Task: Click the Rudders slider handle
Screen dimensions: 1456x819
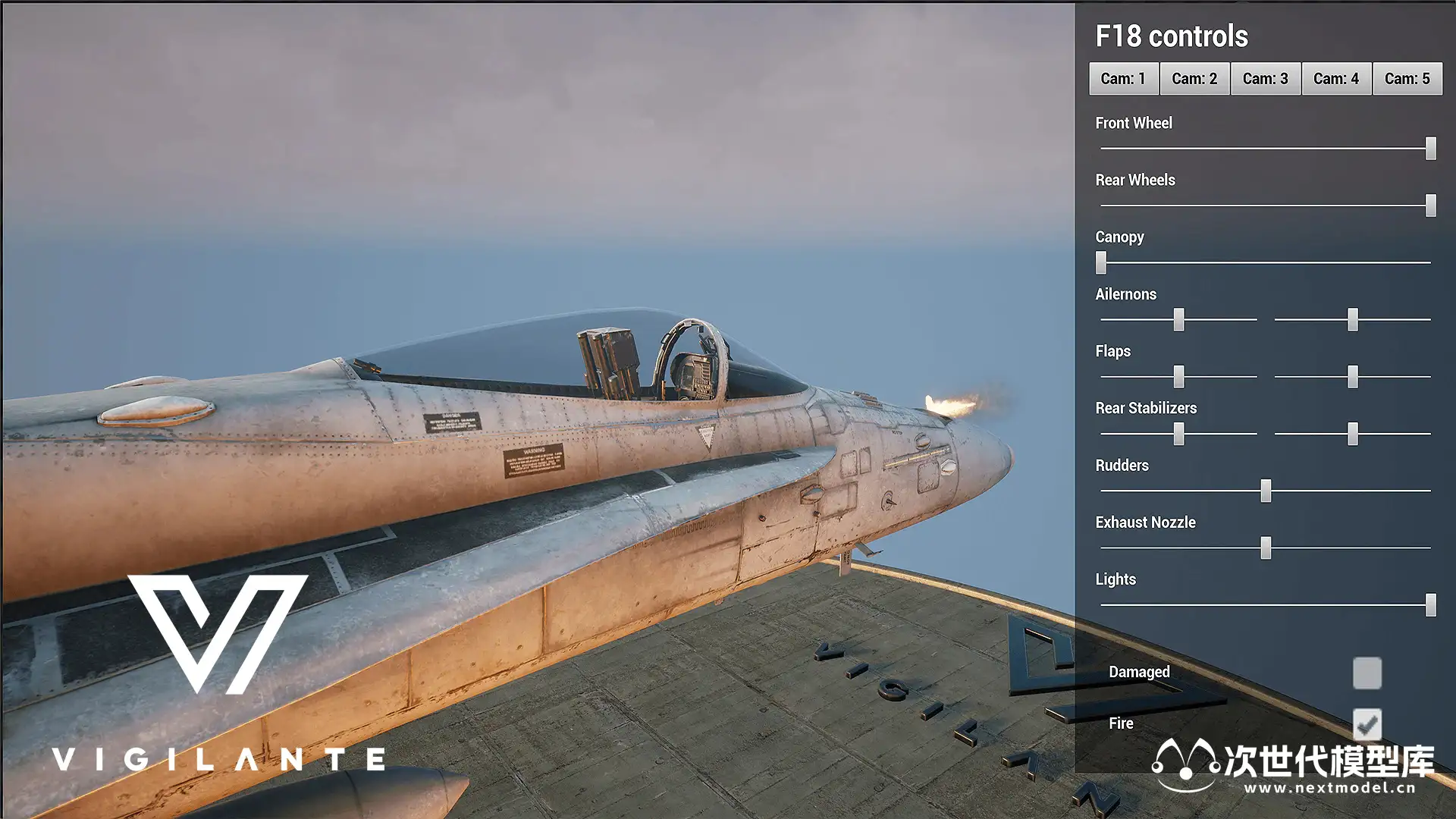Action: click(1266, 491)
